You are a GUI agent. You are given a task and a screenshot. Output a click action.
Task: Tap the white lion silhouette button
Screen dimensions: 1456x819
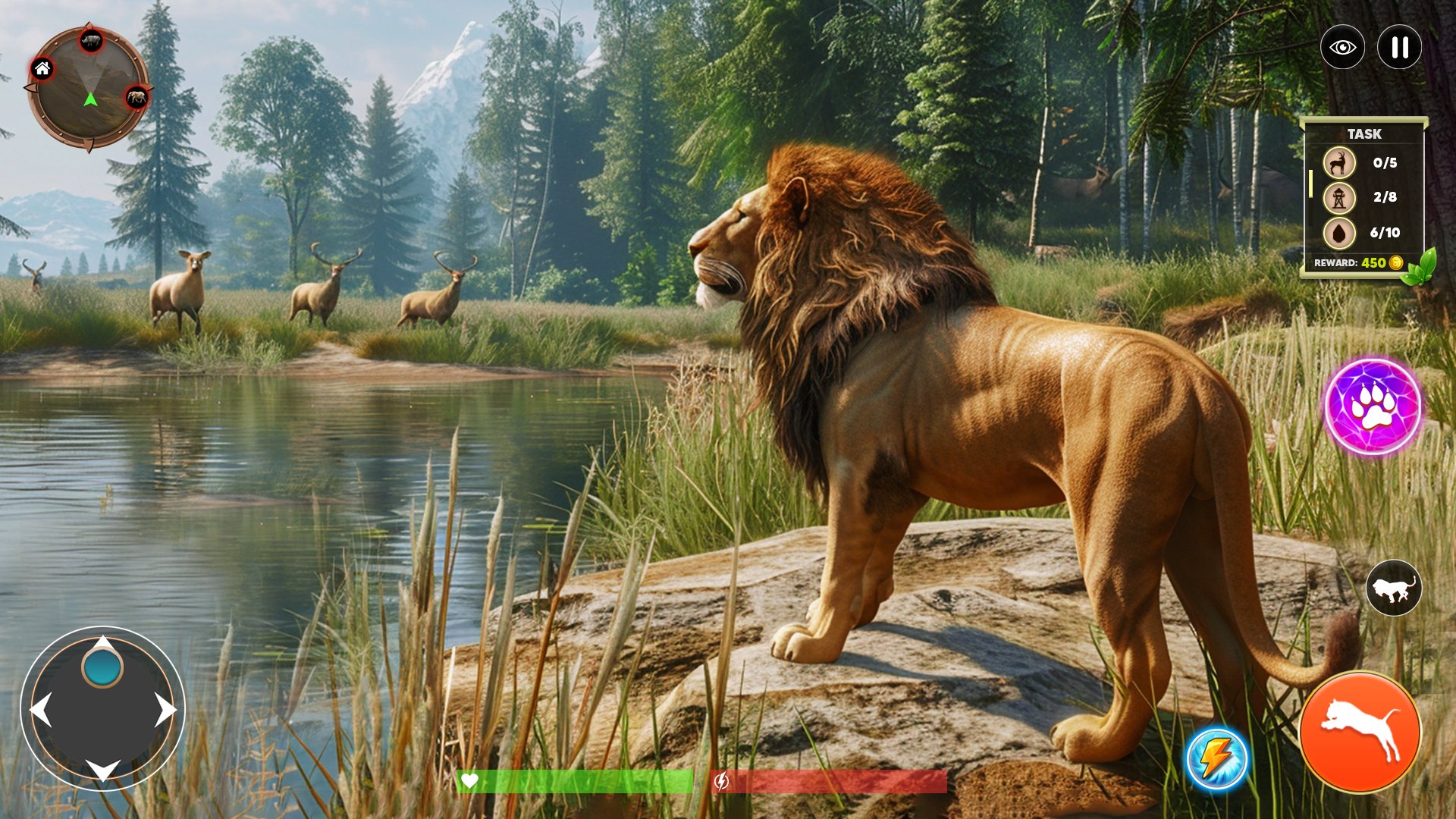pyautogui.click(x=1393, y=588)
